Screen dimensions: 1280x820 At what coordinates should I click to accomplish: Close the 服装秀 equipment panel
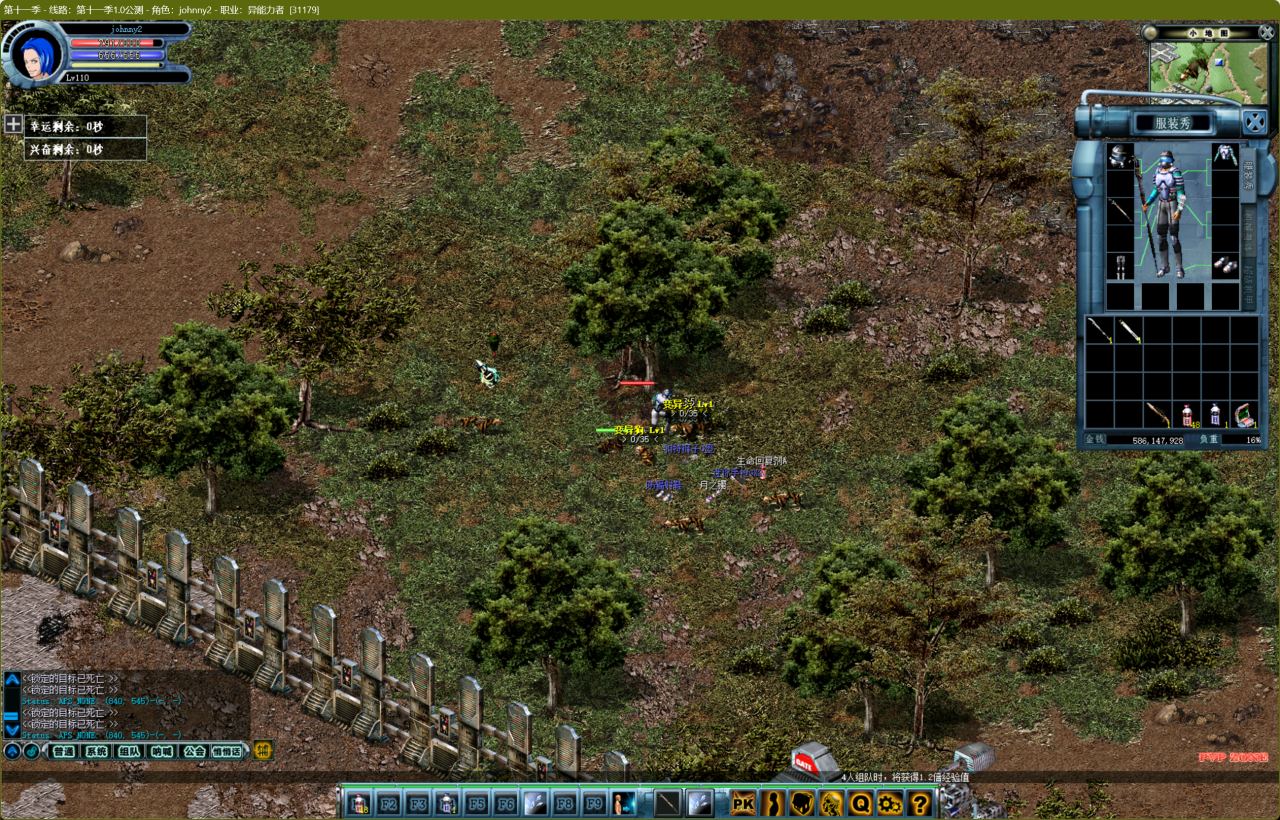click(1255, 122)
